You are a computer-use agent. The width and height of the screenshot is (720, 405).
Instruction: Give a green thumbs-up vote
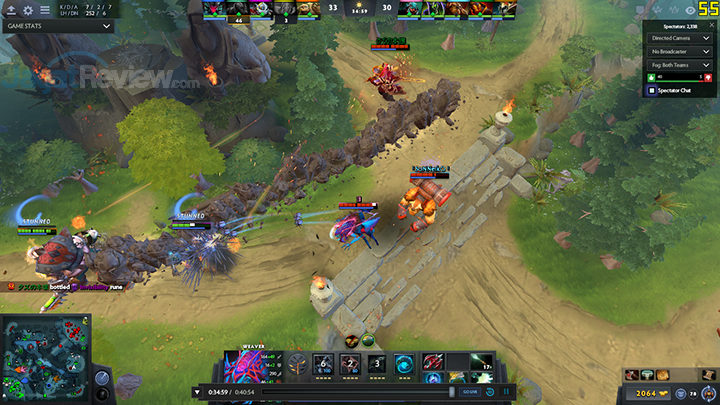tap(651, 77)
